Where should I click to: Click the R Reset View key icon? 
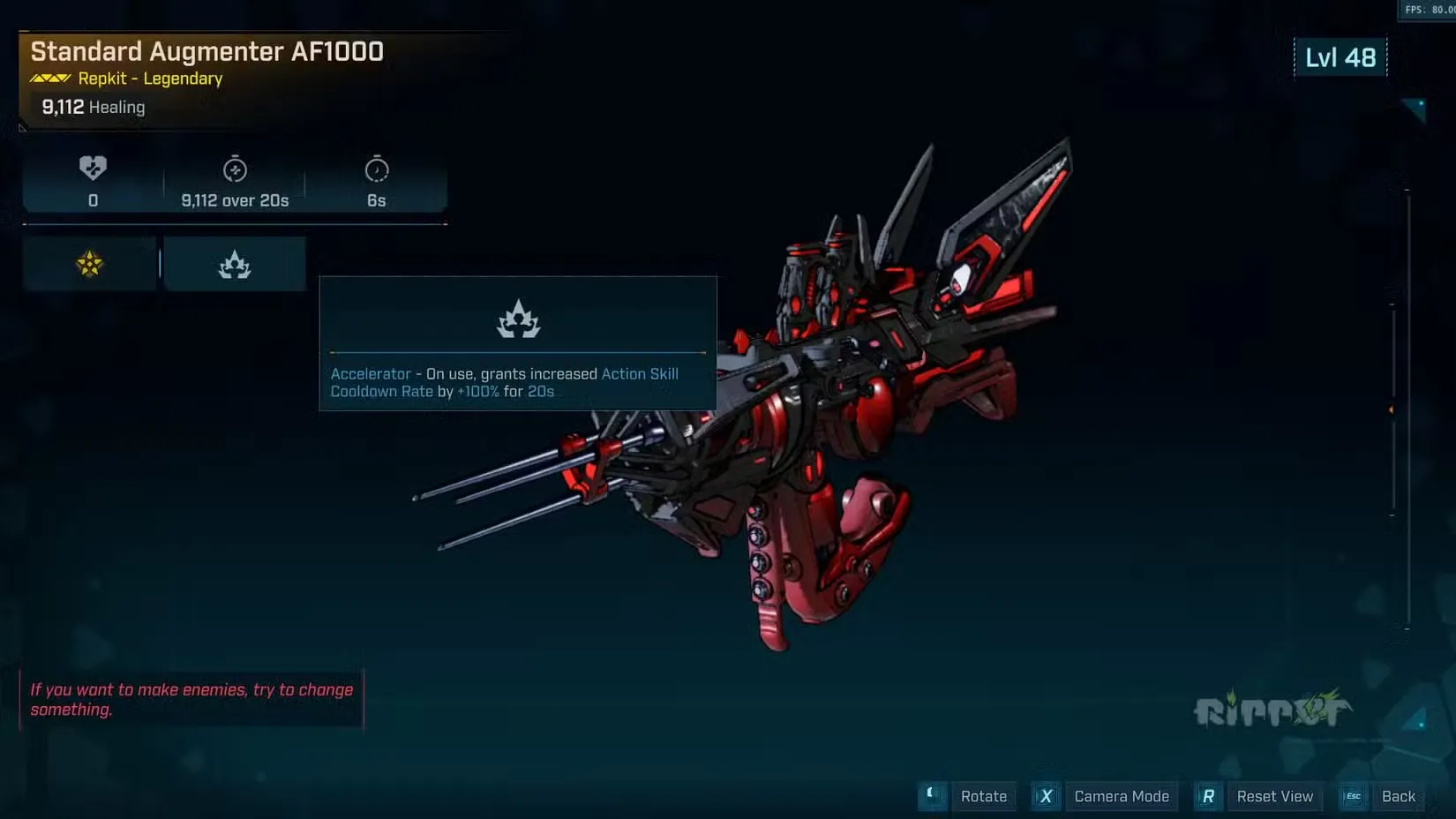(x=1208, y=796)
